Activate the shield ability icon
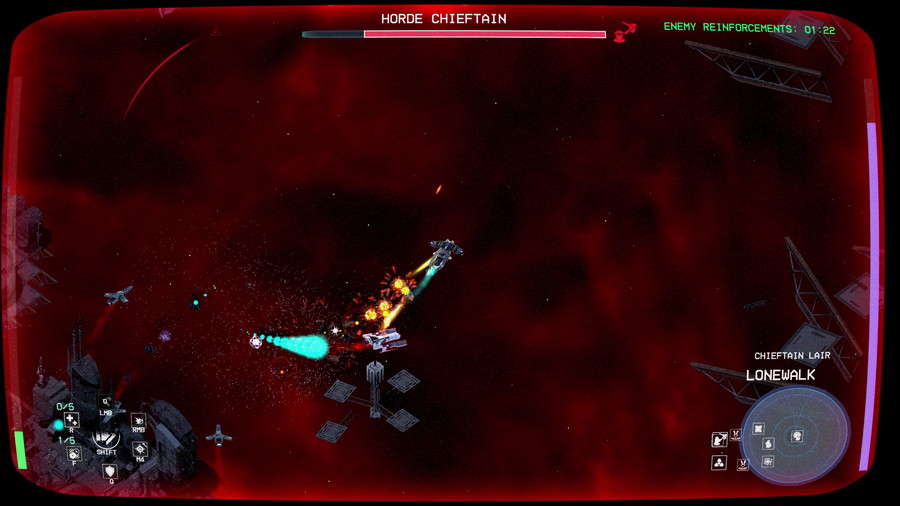The height and width of the screenshot is (506, 900). click(x=110, y=471)
